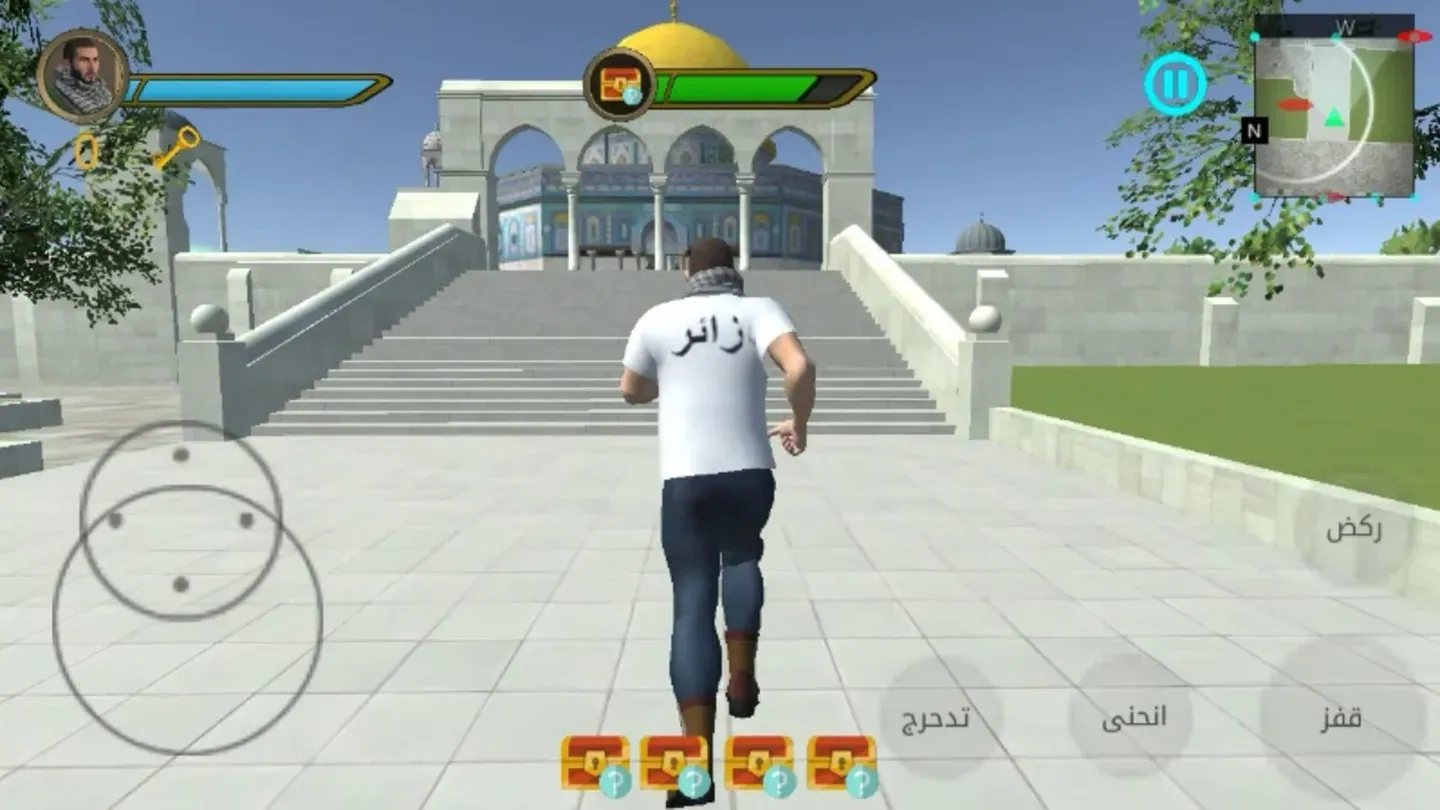Tap the red enemy marker on the minimap
1440x810 pixels.
1294,102
